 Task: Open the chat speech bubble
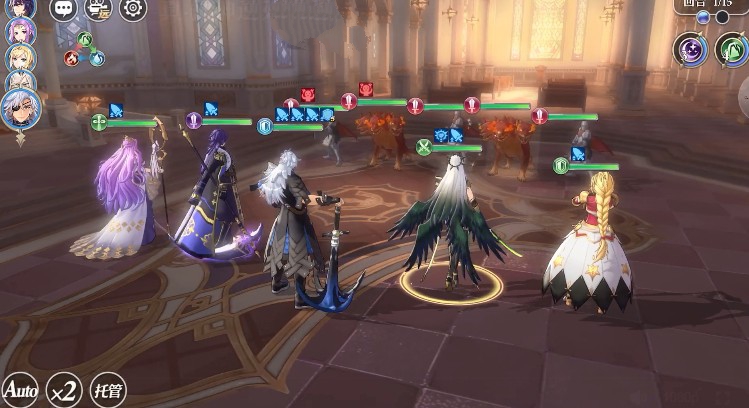pos(63,9)
